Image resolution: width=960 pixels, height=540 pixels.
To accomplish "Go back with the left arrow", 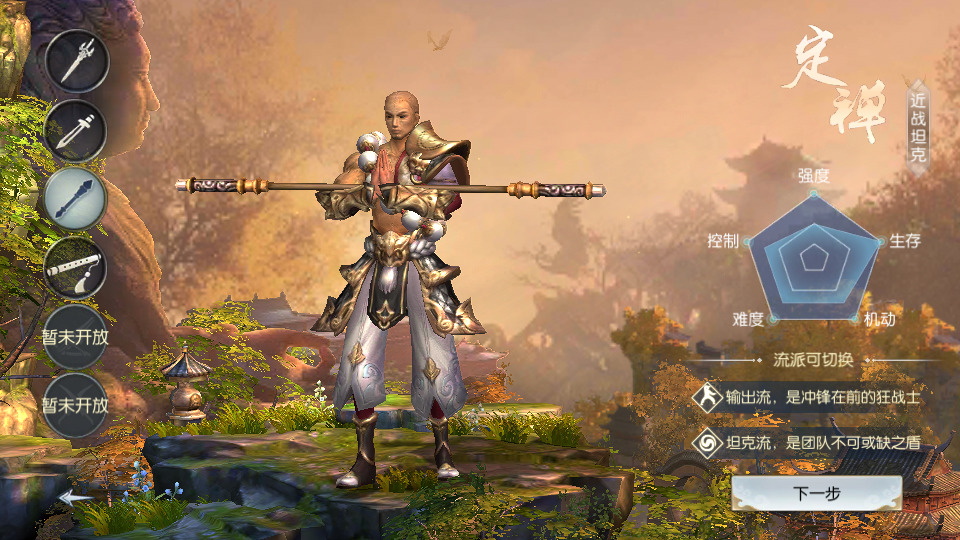I will pos(75,496).
